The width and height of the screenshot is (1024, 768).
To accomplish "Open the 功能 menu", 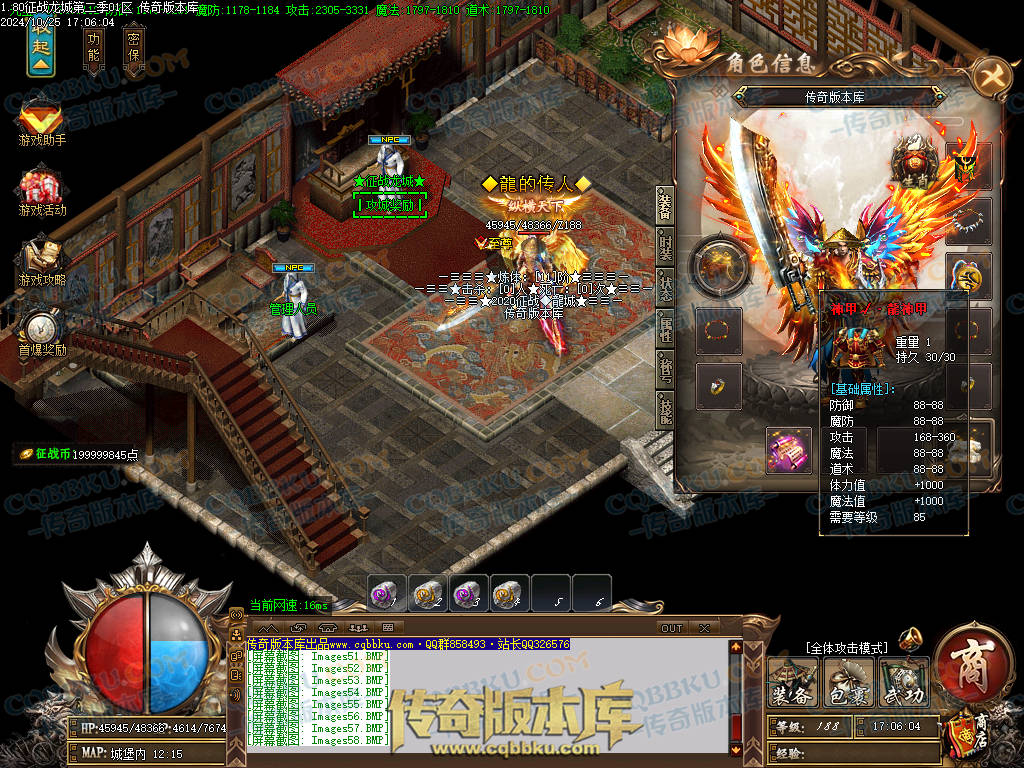I will [94, 47].
